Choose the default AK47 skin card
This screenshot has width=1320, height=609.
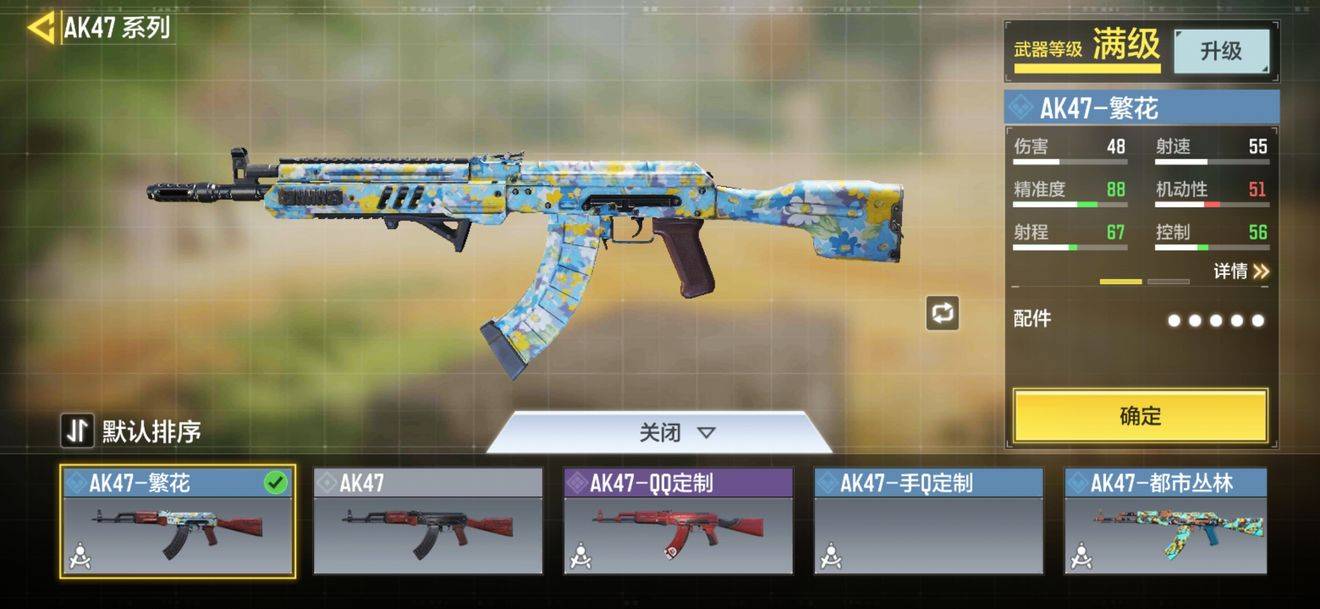428,522
